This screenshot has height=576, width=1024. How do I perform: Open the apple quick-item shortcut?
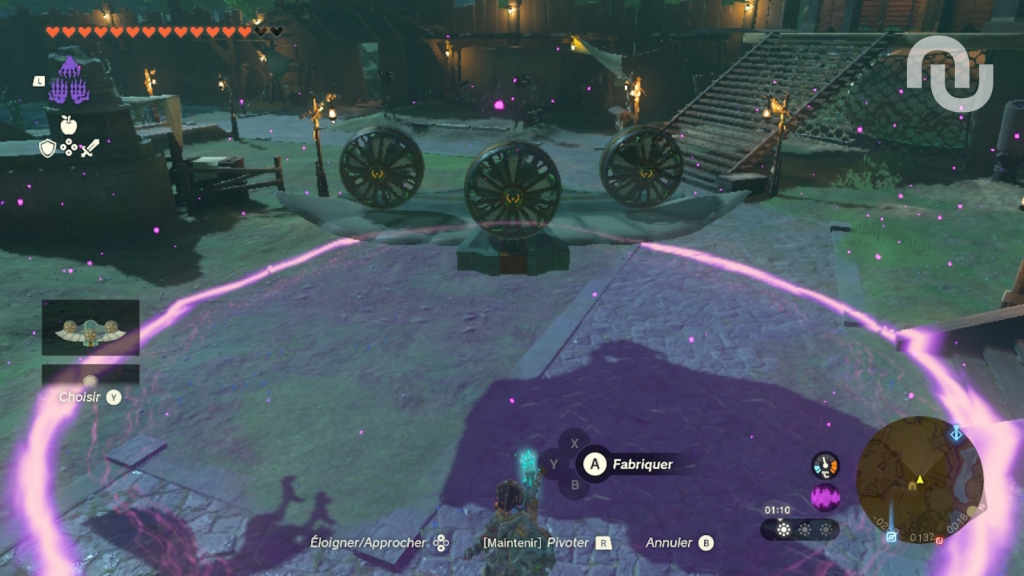tap(68, 124)
